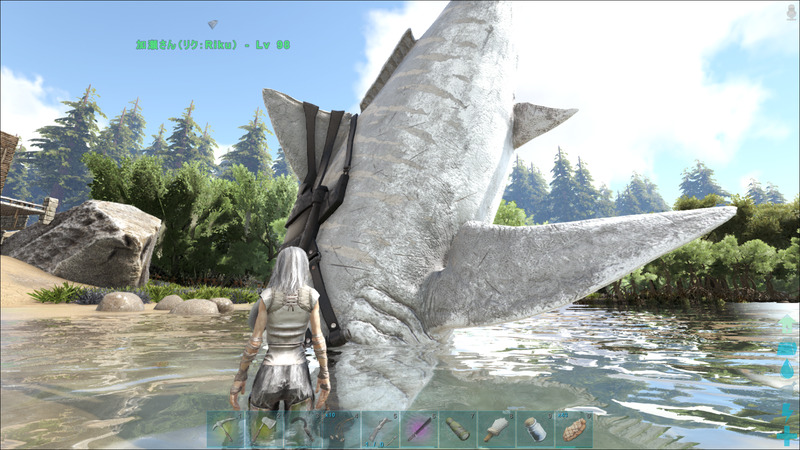800x450 pixels.
Task: Select the bola stack slot
Action: tap(341, 430)
